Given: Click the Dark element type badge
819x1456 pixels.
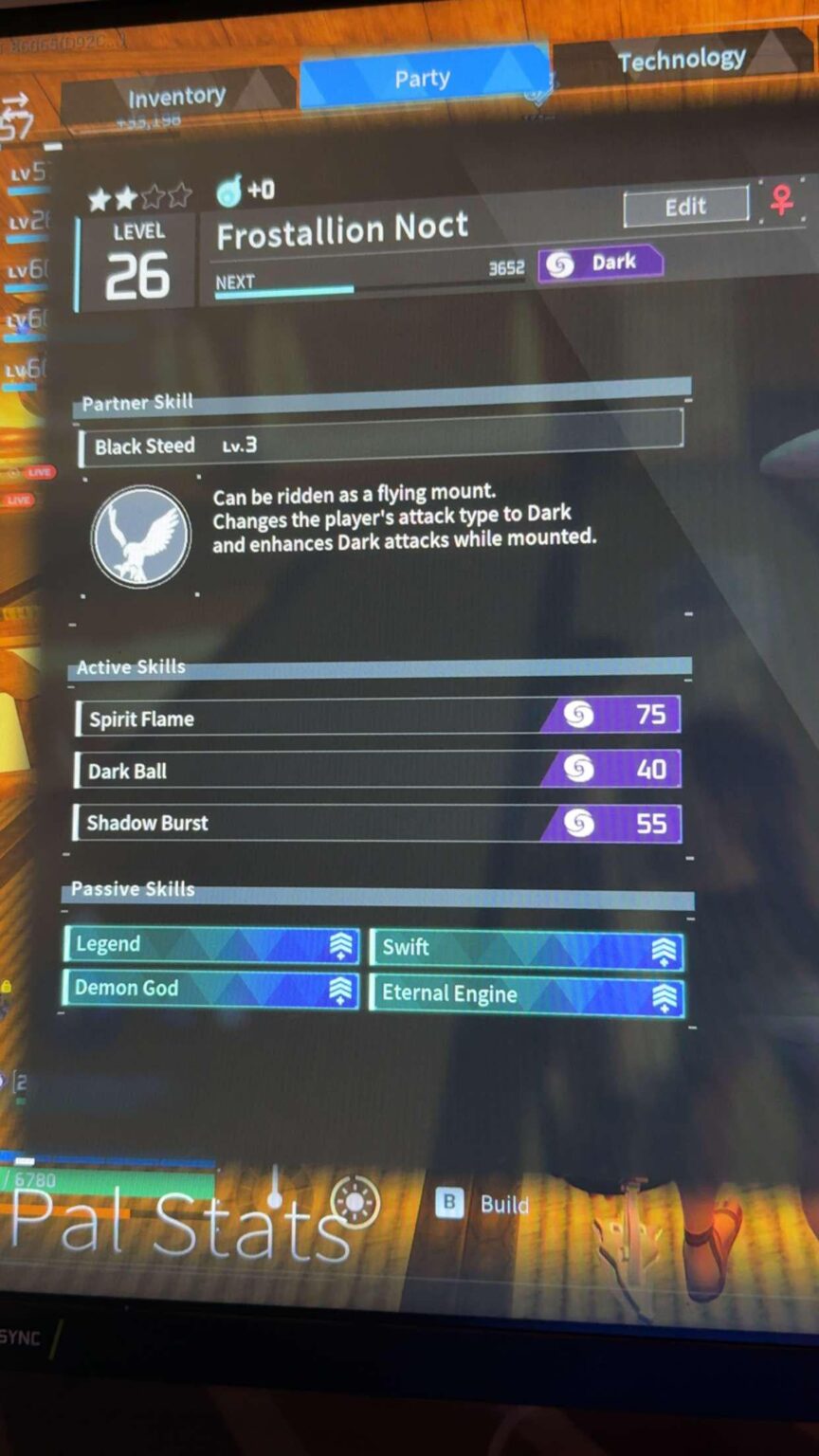Looking at the screenshot, I should pos(600,264).
